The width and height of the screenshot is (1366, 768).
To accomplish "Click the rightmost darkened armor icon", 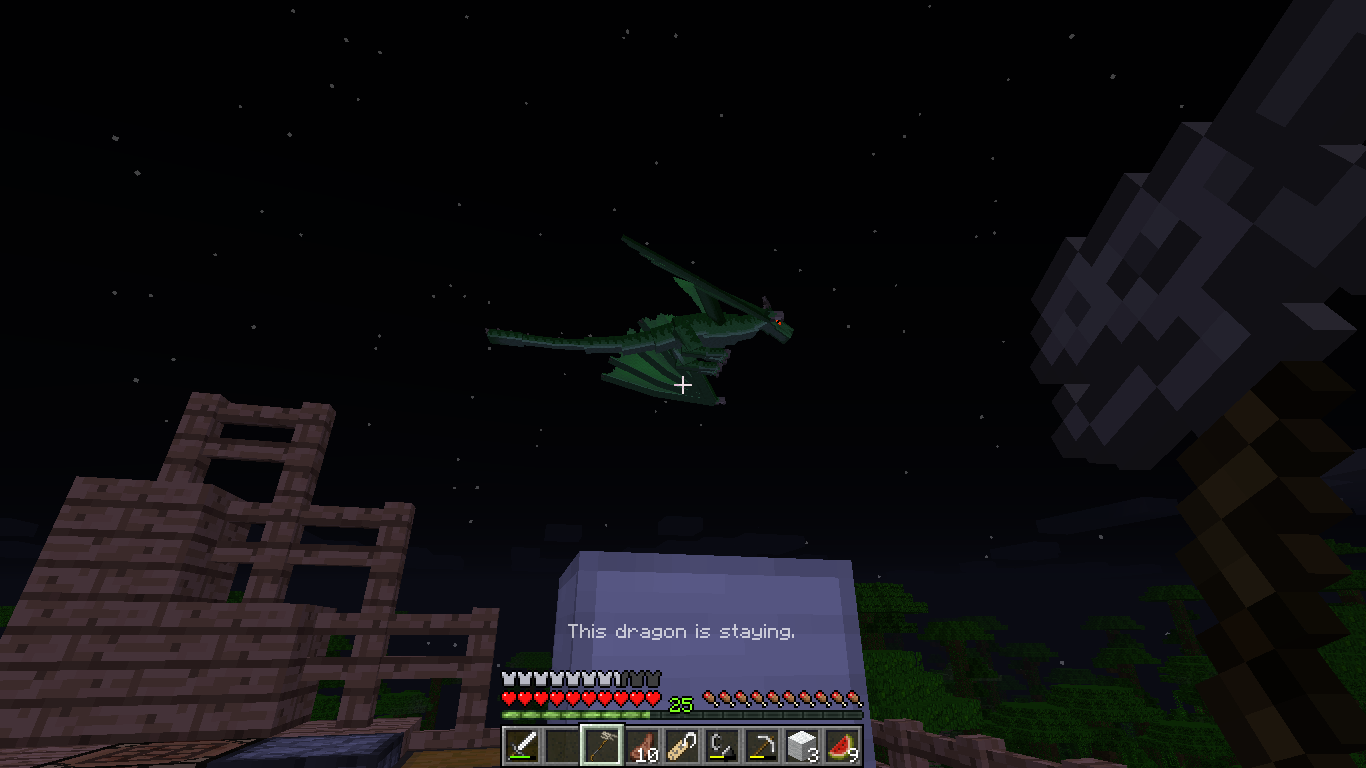I will click(x=655, y=677).
